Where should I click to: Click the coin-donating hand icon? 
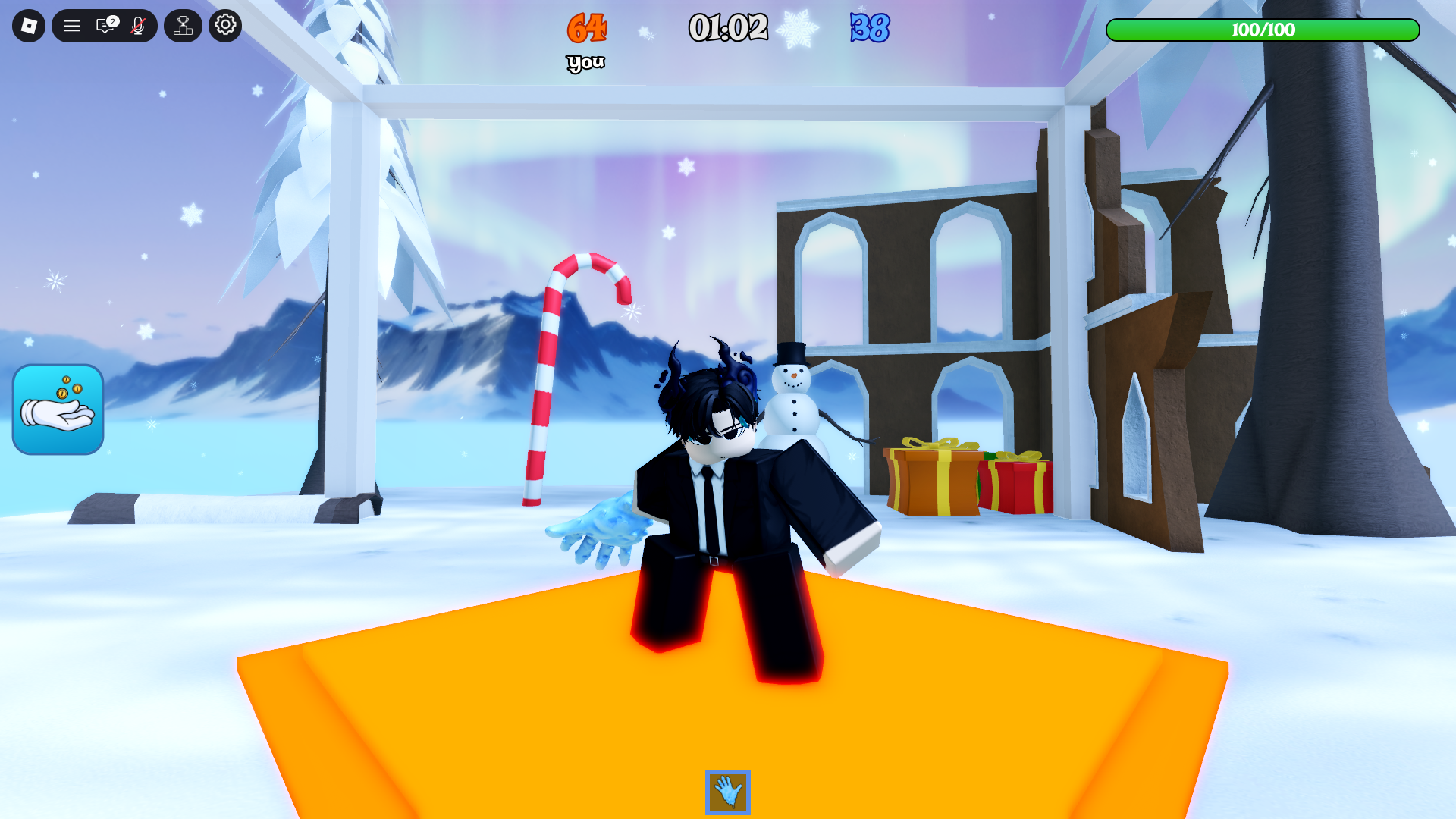click(58, 409)
